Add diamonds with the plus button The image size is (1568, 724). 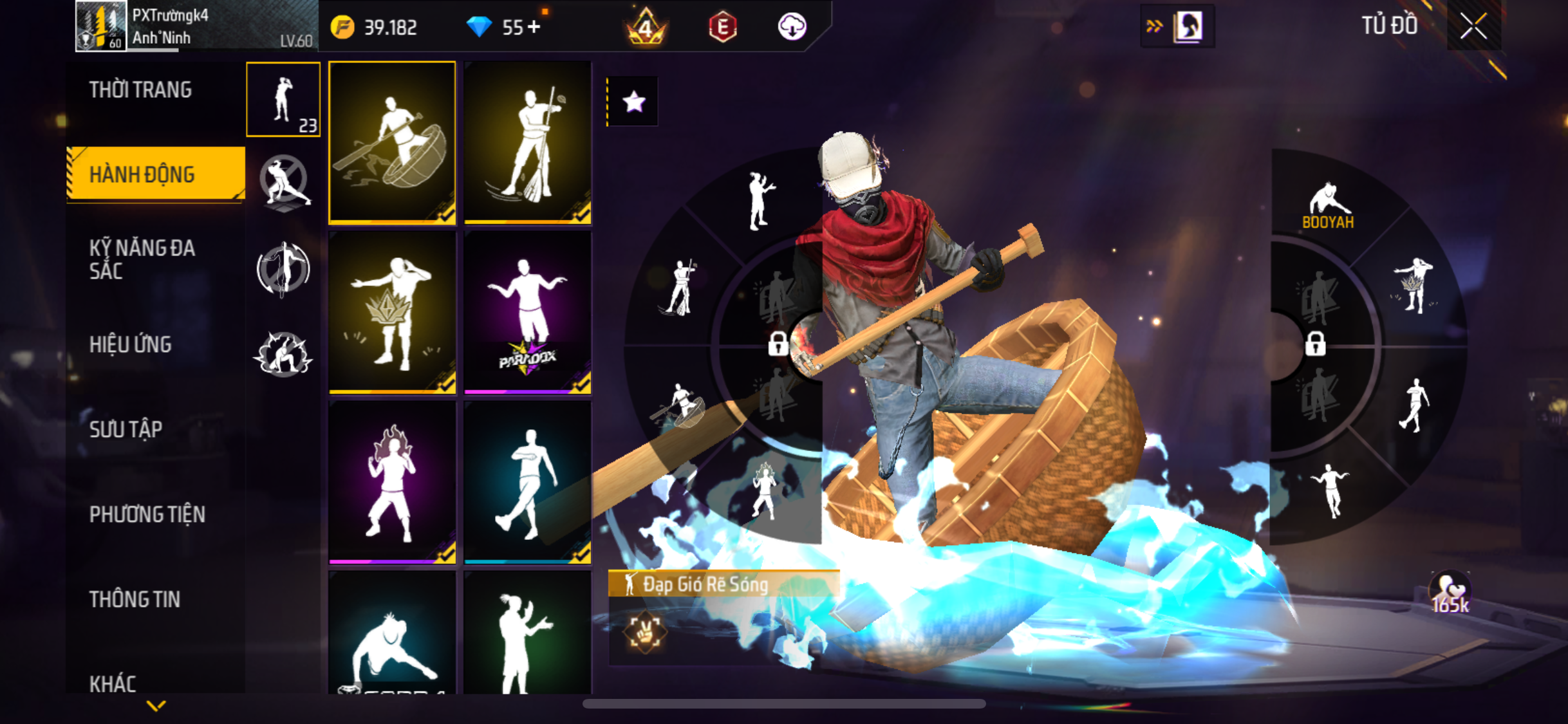pos(534,27)
